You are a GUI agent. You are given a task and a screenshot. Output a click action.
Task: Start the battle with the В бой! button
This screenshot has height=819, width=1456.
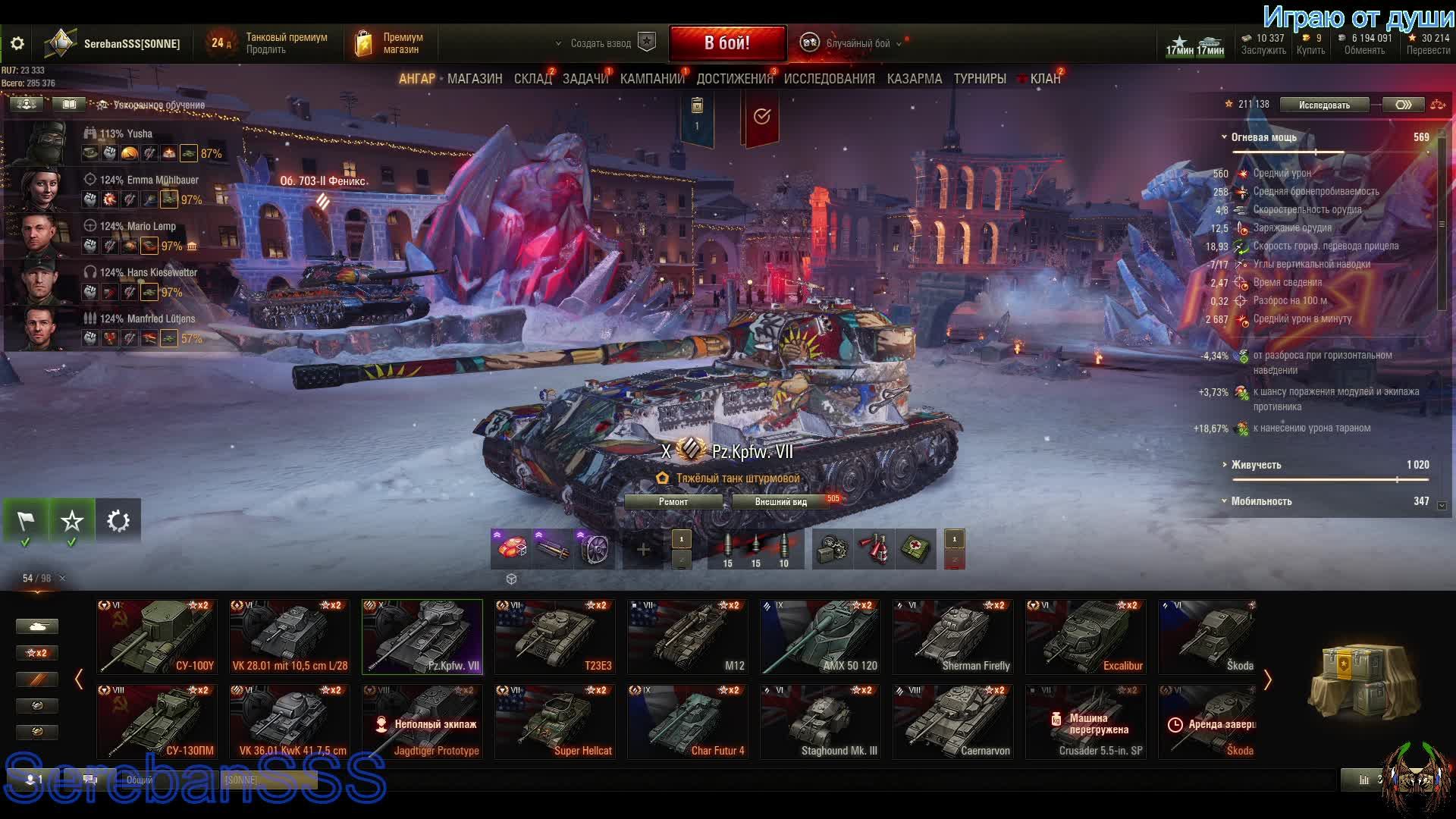pyautogui.click(x=726, y=43)
